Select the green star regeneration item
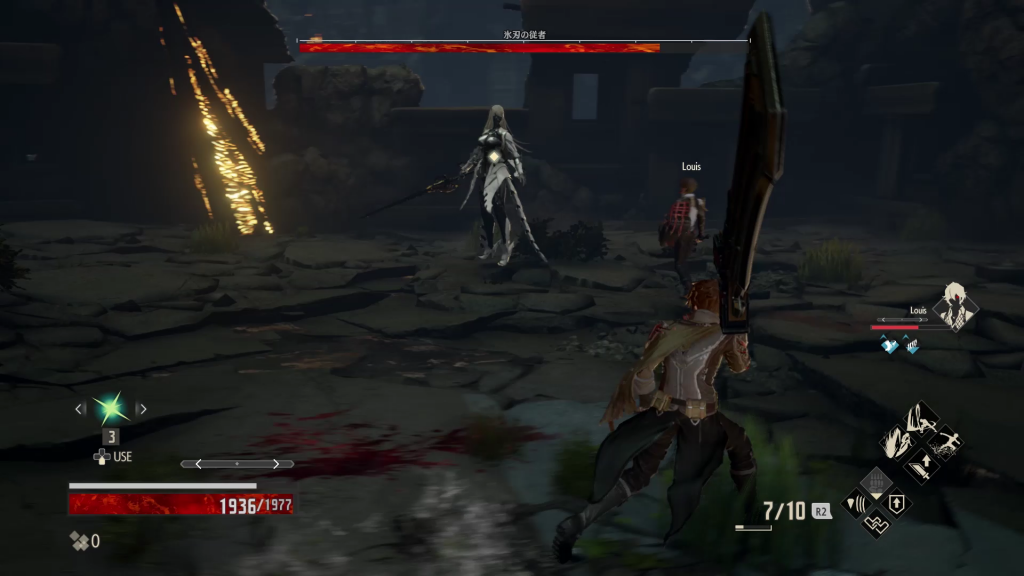The width and height of the screenshot is (1024, 576). (109, 408)
